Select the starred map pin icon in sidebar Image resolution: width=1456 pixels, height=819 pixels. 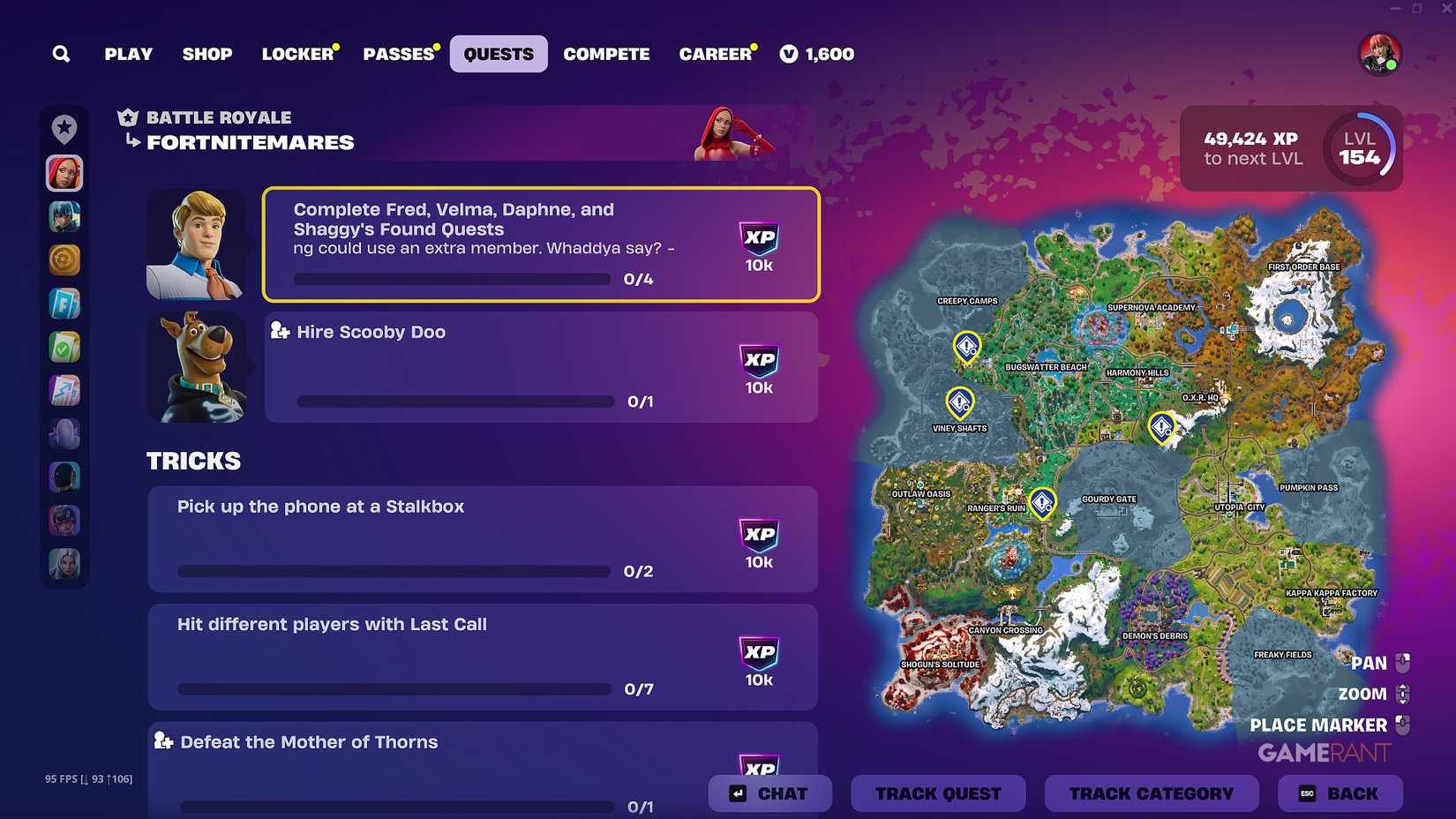point(64,128)
